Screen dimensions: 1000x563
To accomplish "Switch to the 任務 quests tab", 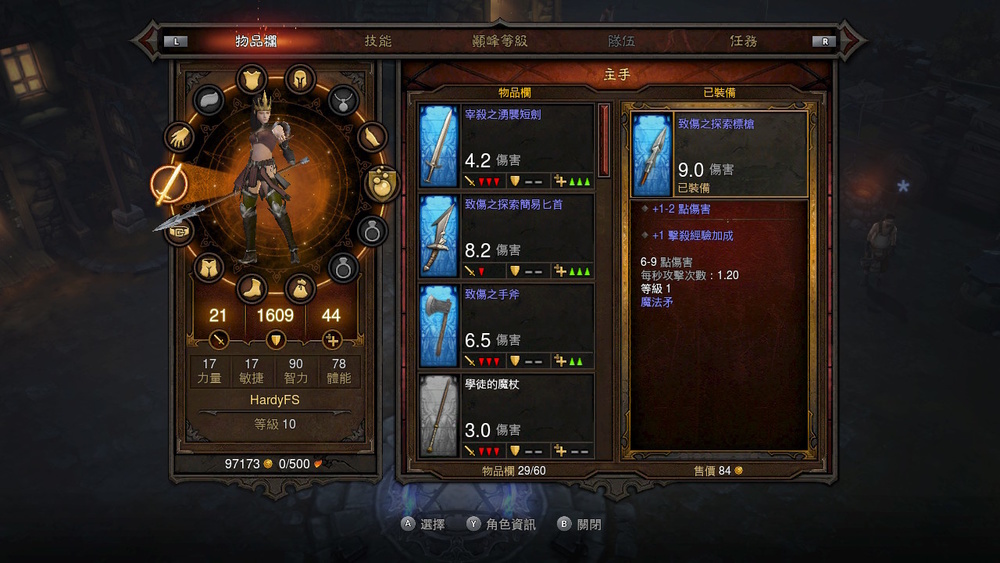I will [x=743, y=41].
